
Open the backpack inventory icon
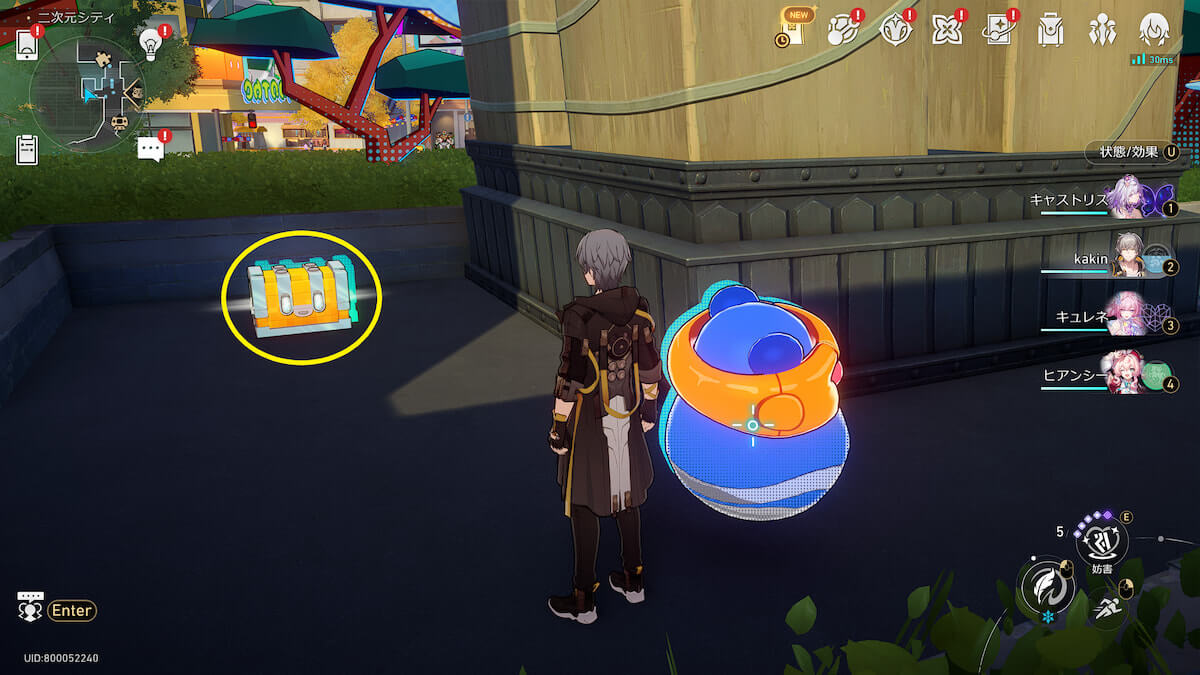pyautogui.click(x=1050, y=30)
